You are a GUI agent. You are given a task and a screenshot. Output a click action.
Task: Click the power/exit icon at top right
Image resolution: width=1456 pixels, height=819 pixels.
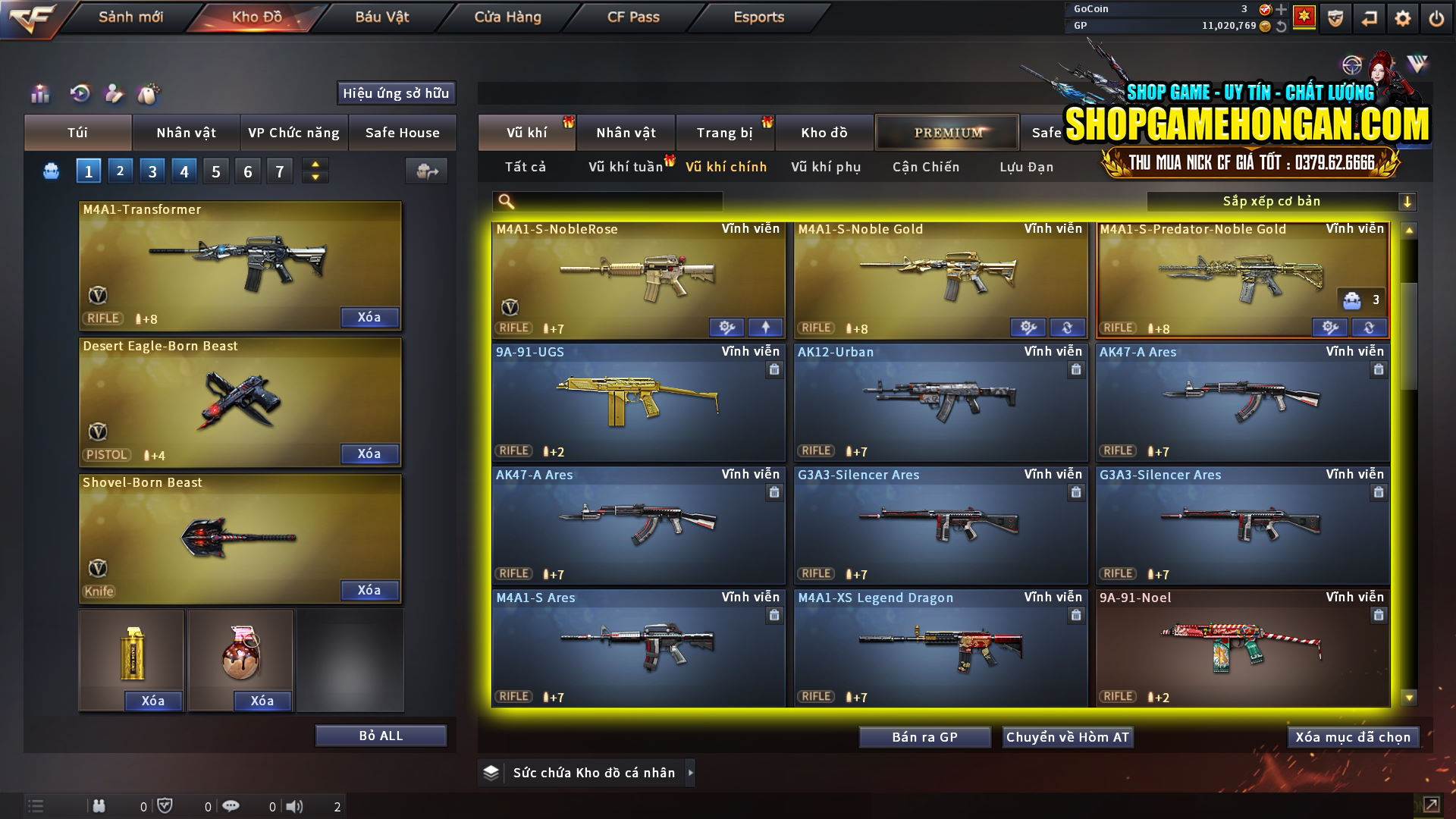pos(1436,17)
